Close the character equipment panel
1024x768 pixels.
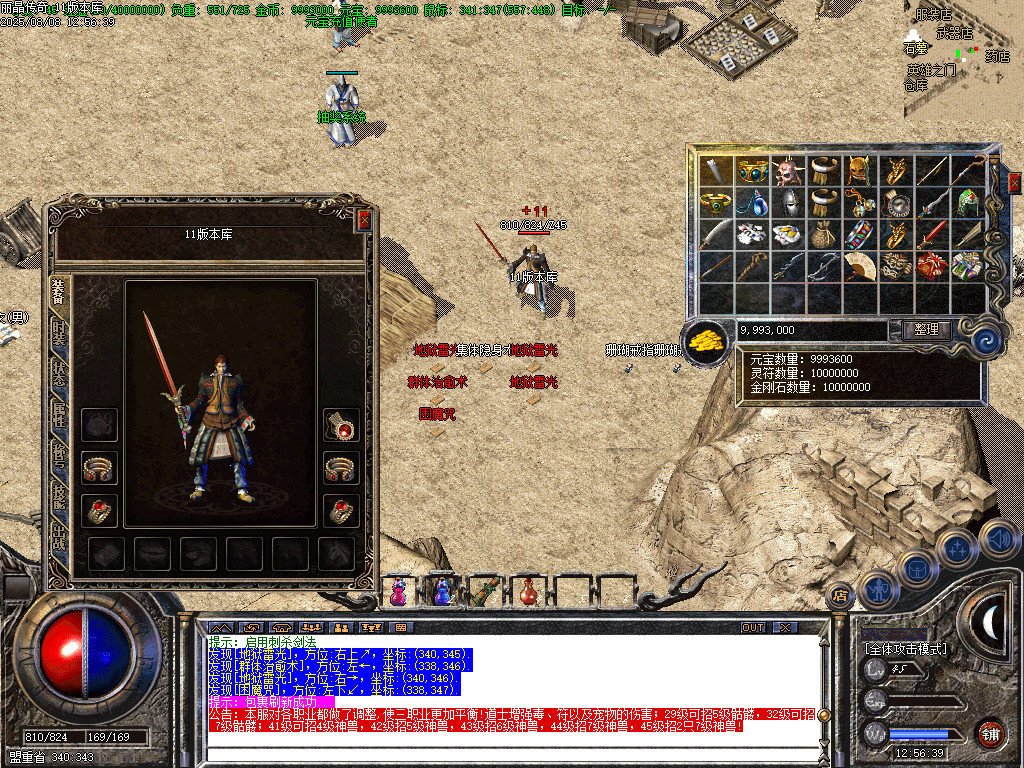tap(364, 220)
